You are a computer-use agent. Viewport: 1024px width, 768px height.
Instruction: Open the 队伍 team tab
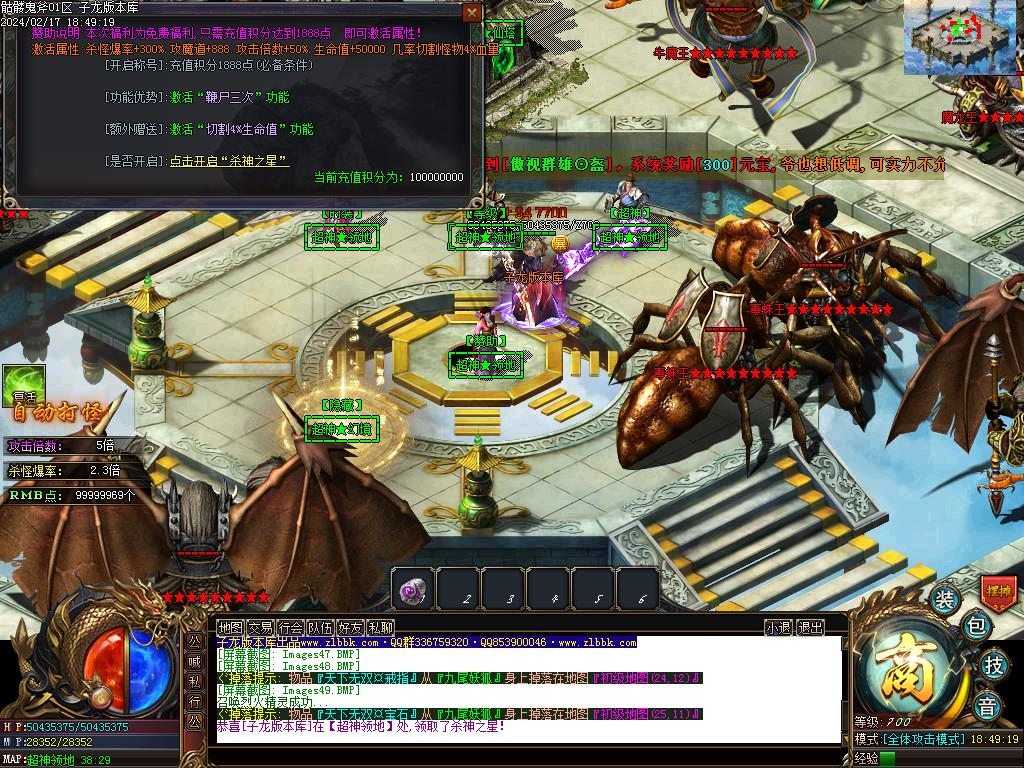pyautogui.click(x=320, y=628)
